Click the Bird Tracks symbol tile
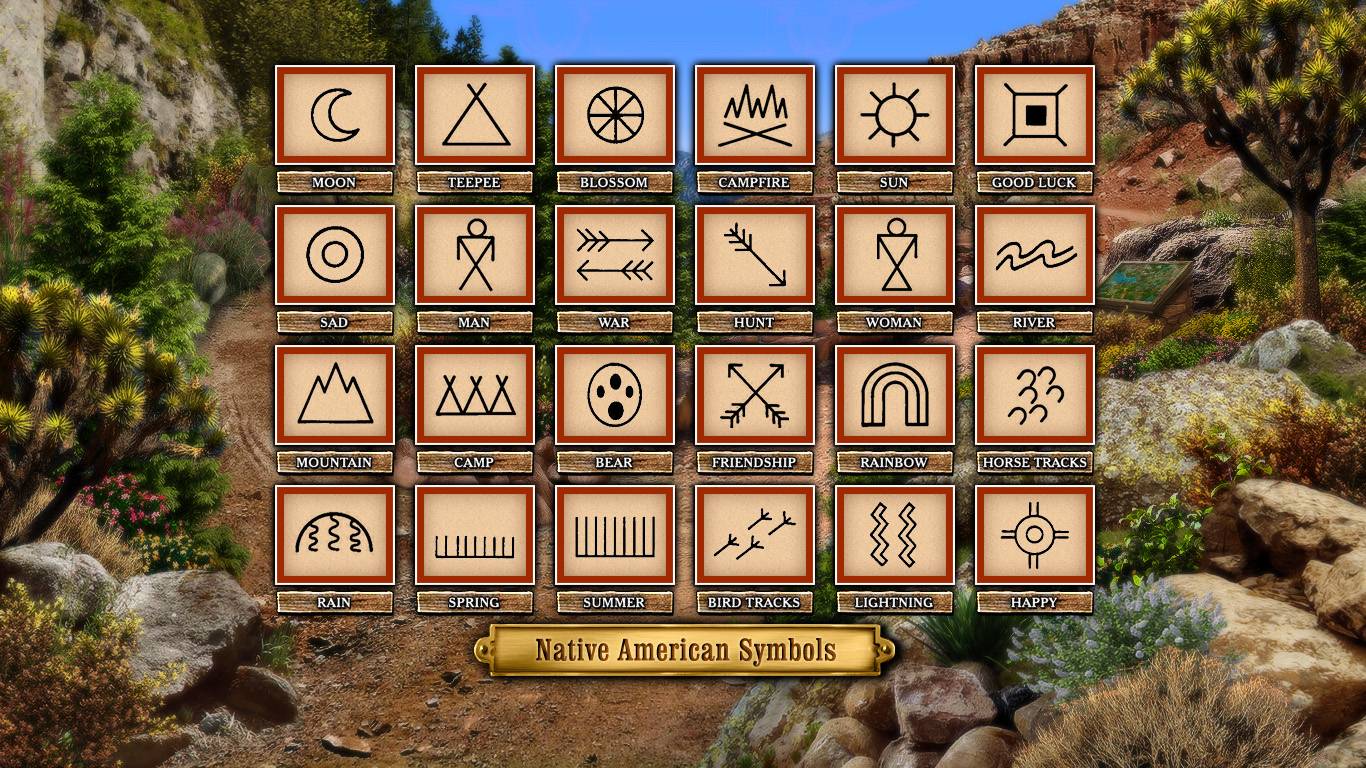The height and width of the screenshot is (768, 1366). click(755, 535)
